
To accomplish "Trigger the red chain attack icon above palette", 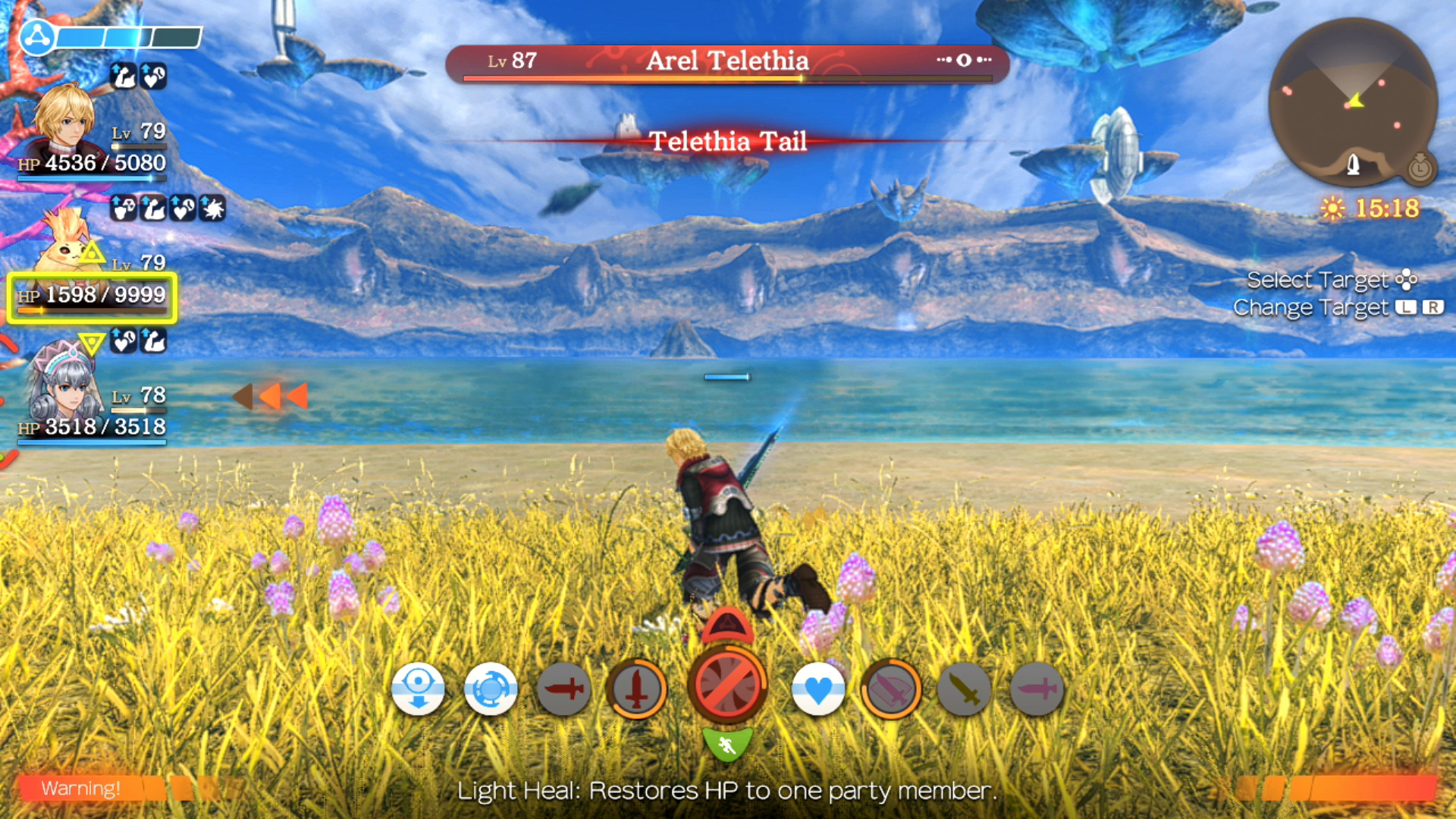I will [727, 626].
